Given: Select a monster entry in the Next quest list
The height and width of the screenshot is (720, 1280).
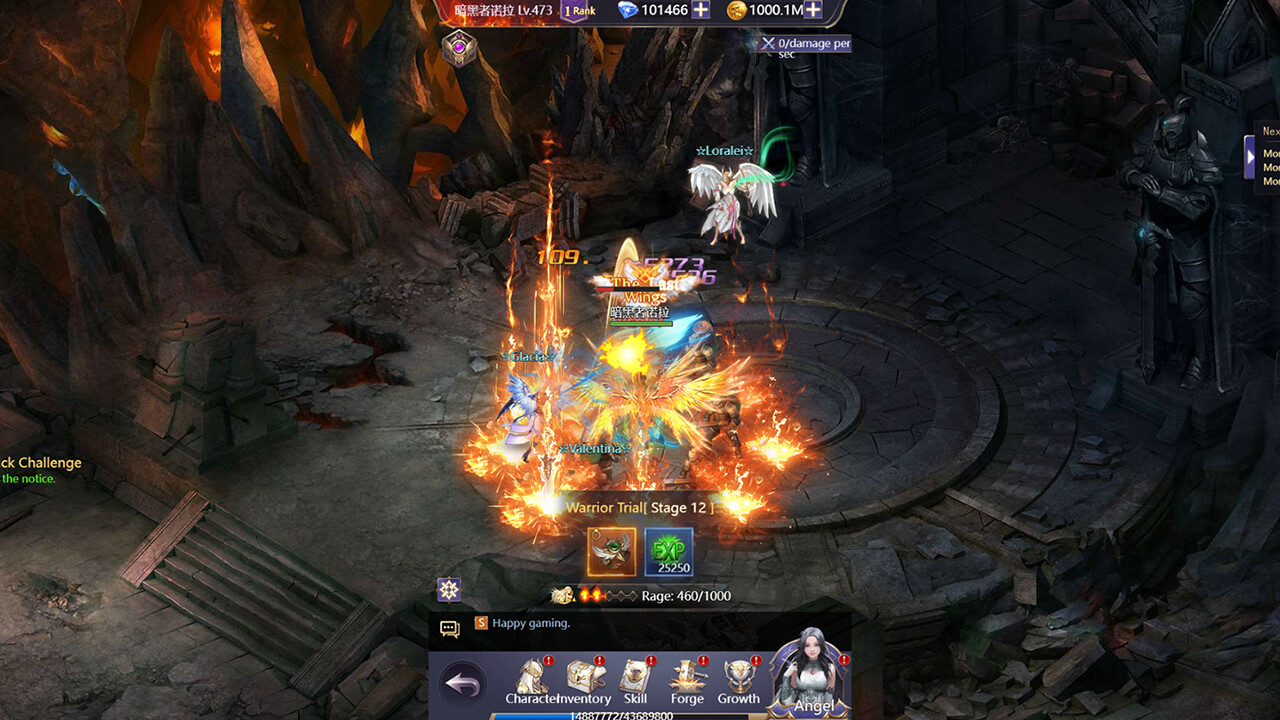Looking at the screenshot, I should coord(1270,155).
